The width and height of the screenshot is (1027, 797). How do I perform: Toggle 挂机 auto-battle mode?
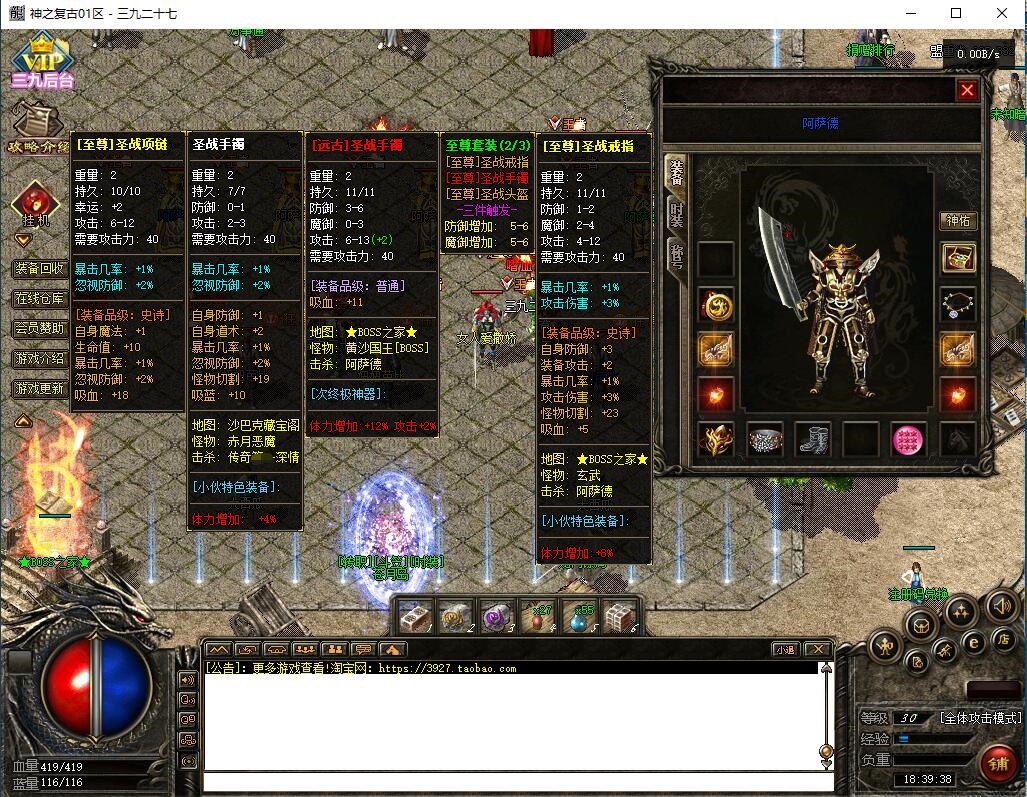(x=36, y=207)
